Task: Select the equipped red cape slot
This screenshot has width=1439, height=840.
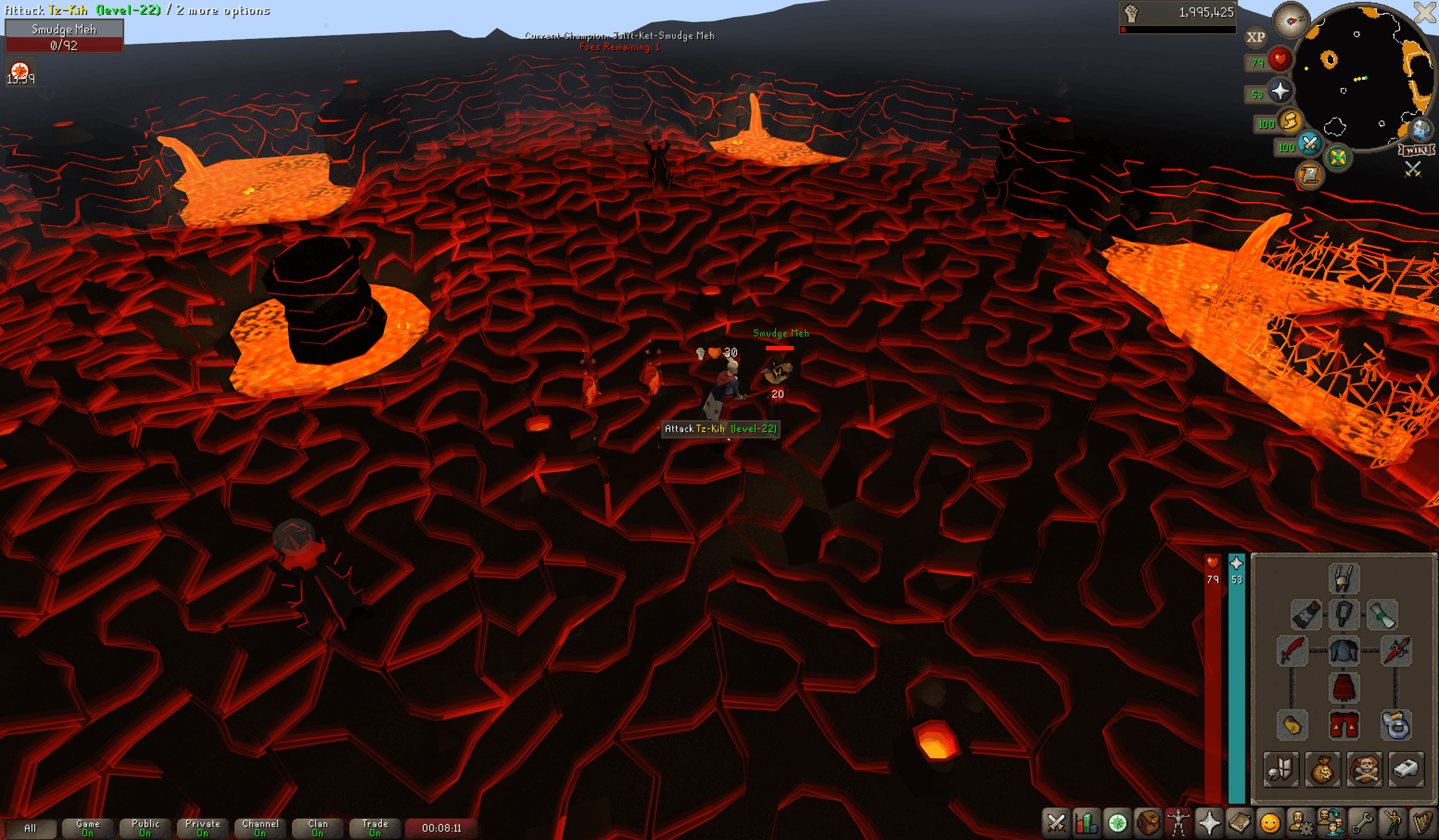Action: pos(1306,615)
